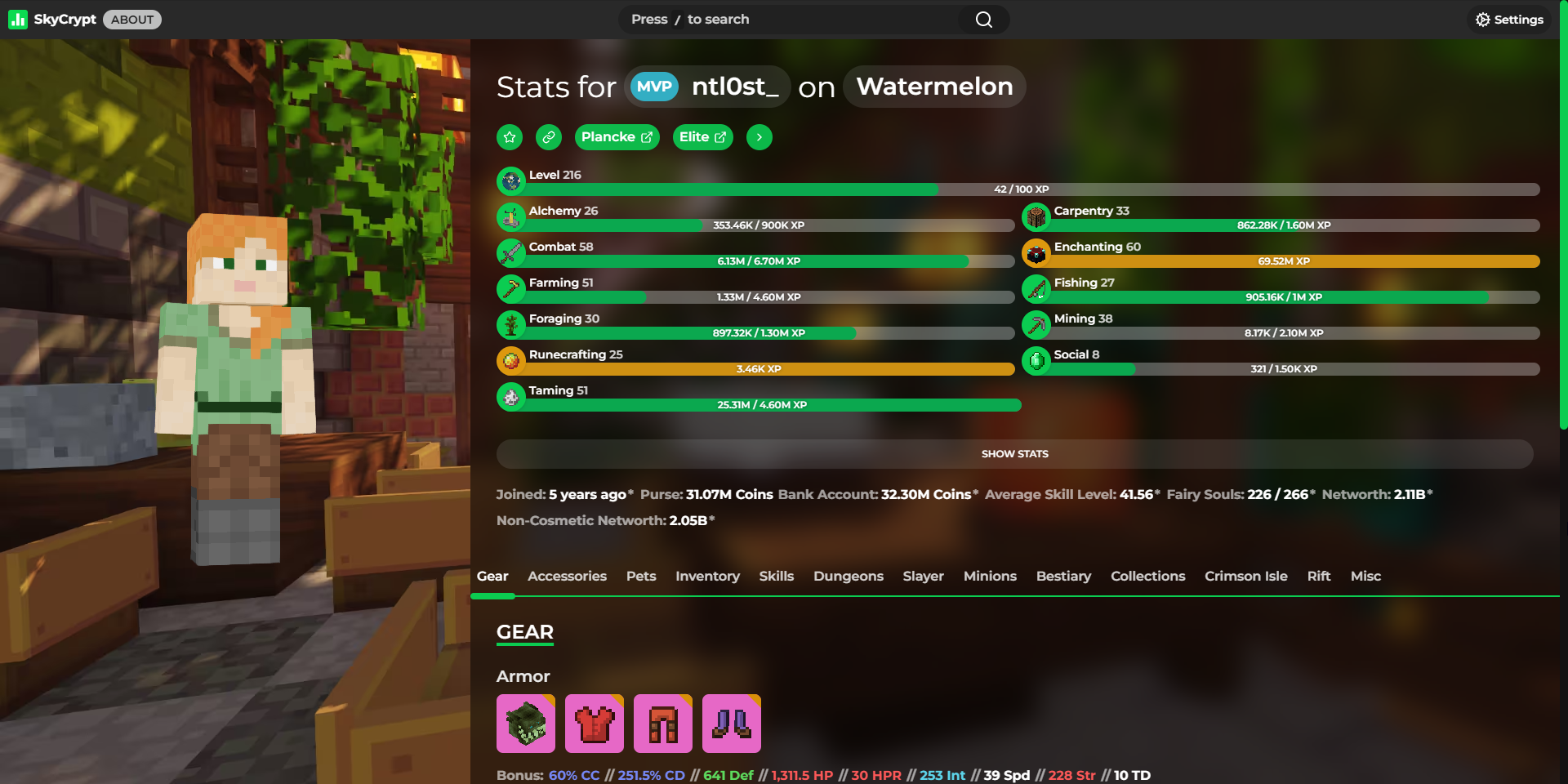Click the search magnifier icon
Image resolution: width=1568 pixels, height=784 pixels.
click(x=982, y=19)
